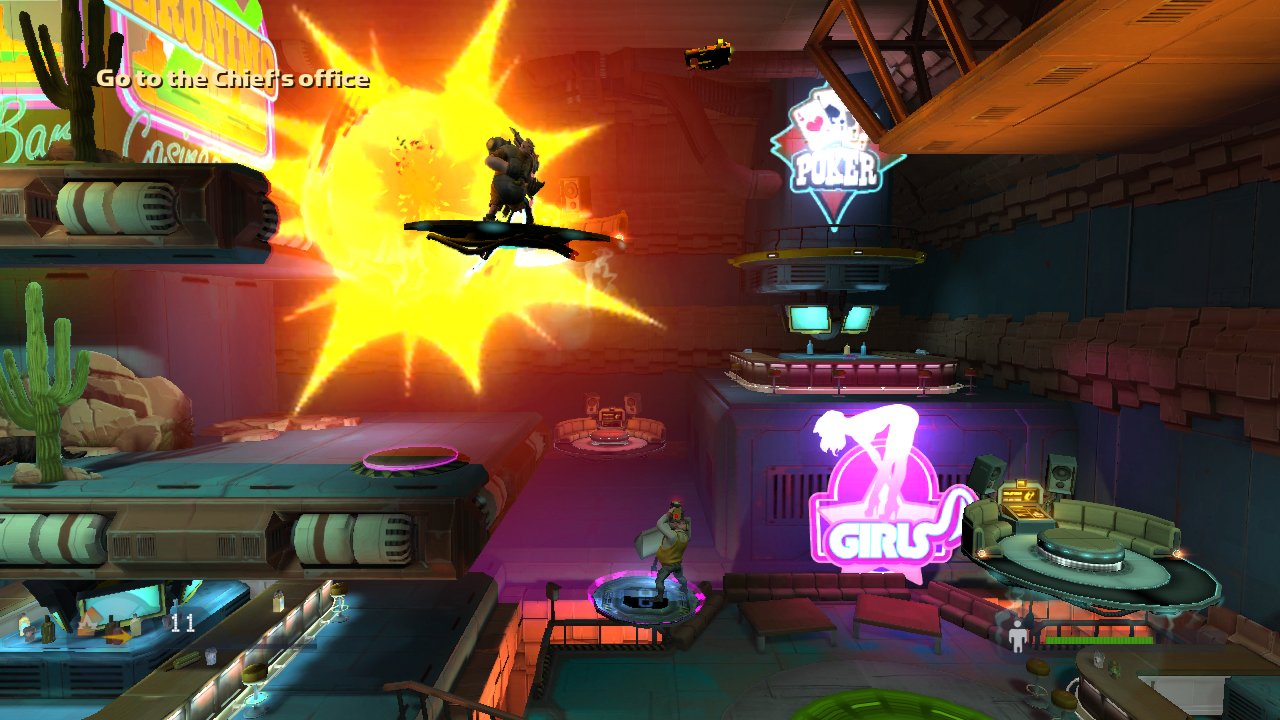Click the 'Go to the Chief's office' objective text
The width and height of the screenshot is (1280, 720).
coord(230,80)
